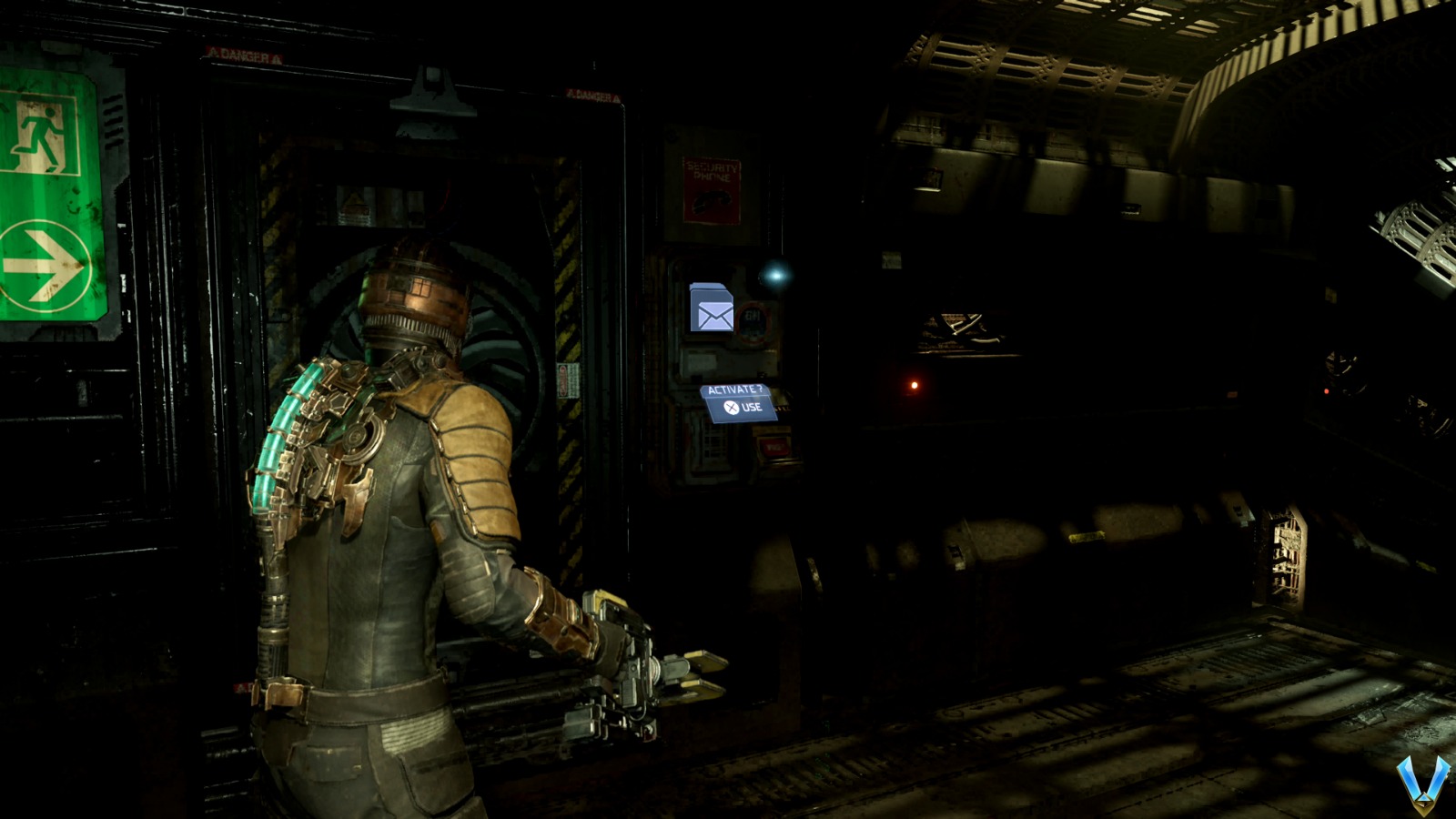
Task: Click the SECURITY PHONE sign text
Action: (x=710, y=170)
